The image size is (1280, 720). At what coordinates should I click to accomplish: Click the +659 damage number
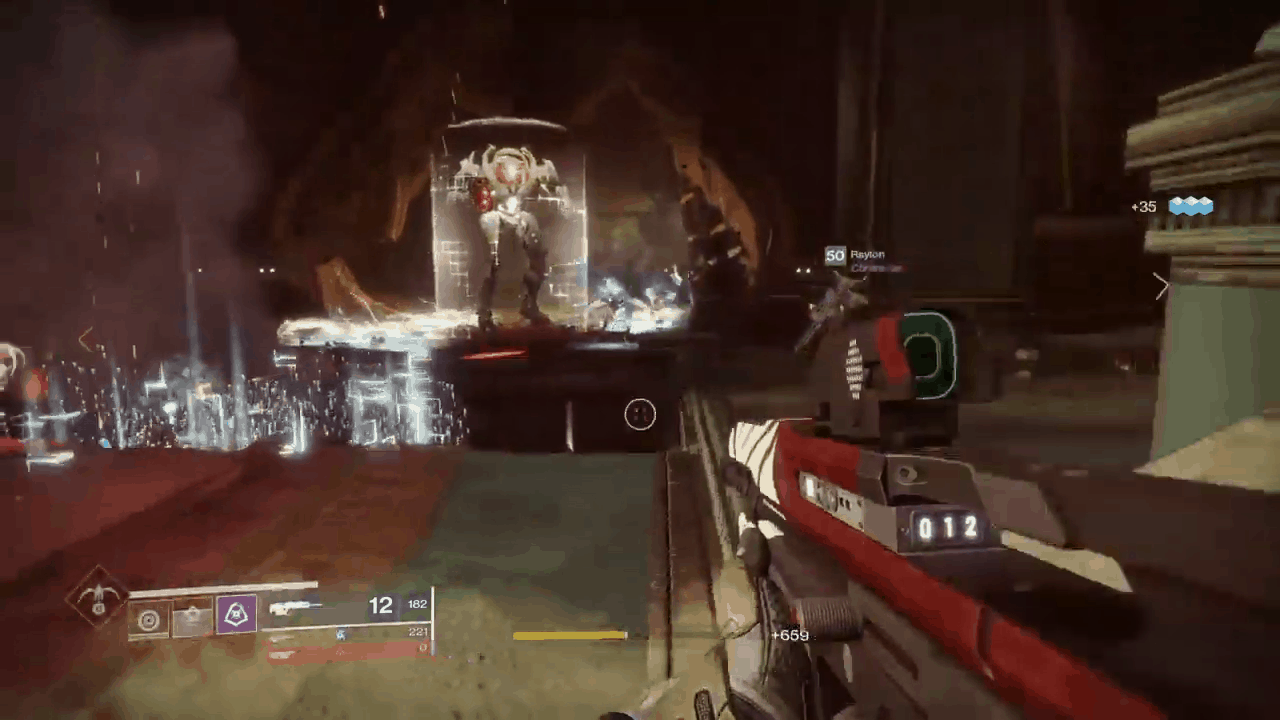point(789,635)
